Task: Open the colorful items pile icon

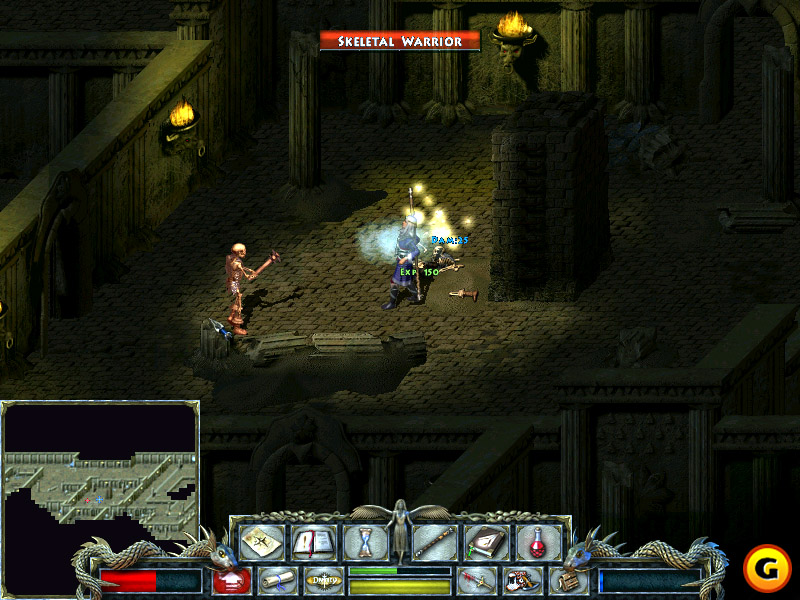Action: (522, 580)
